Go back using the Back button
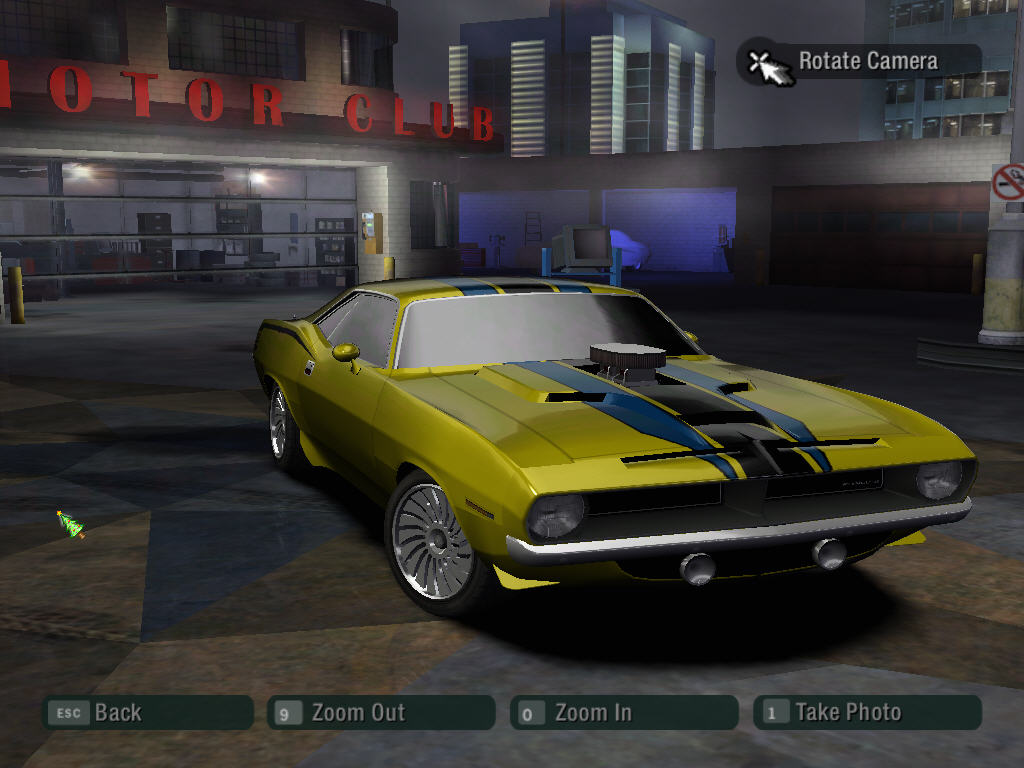 (x=147, y=713)
